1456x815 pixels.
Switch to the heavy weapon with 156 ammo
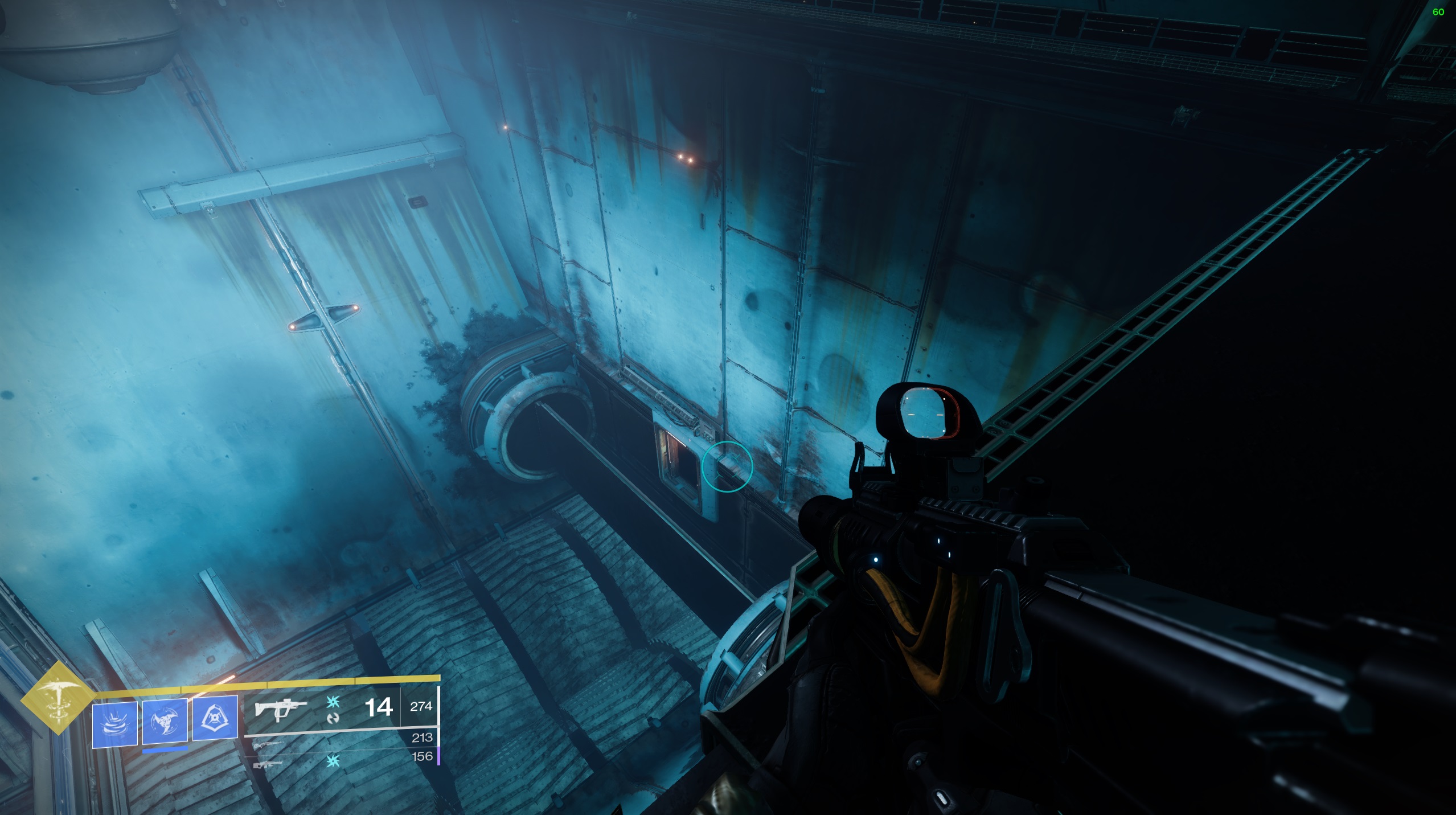pos(268,763)
